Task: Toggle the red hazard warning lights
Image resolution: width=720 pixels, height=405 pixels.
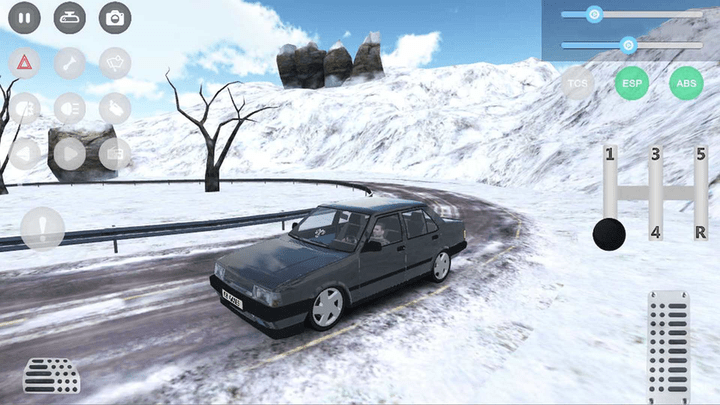Action: (x=25, y=62)
